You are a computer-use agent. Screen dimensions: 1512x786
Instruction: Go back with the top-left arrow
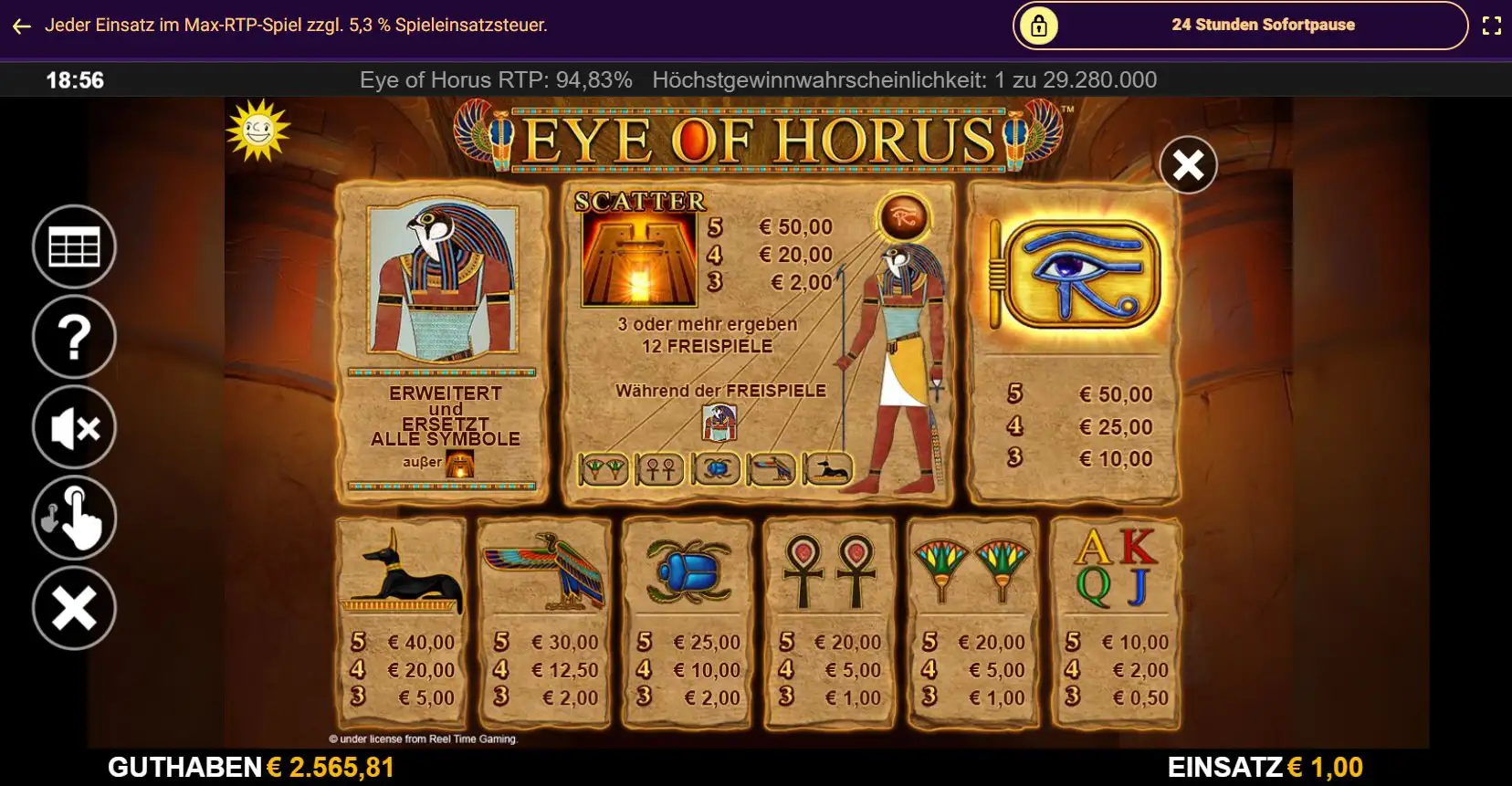tap(22, 26)
